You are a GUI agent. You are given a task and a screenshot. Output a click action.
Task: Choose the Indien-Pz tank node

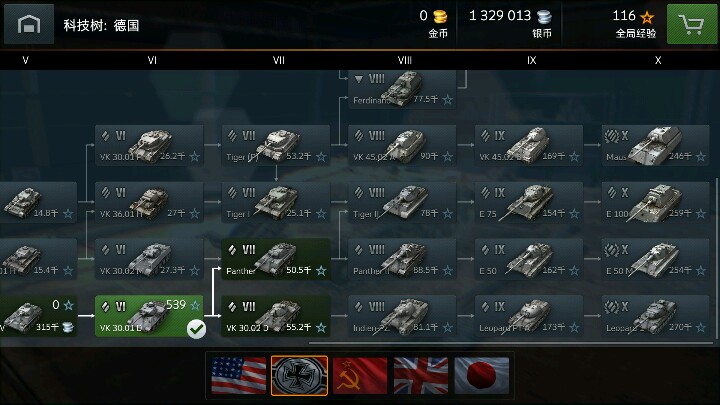click(402, 317)
